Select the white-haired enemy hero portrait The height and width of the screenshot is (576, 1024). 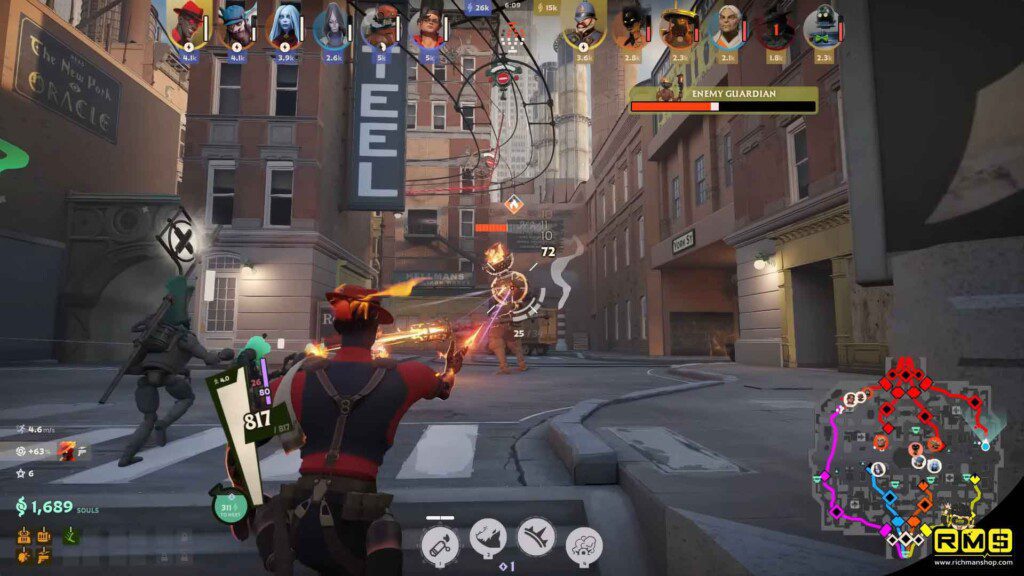[x=730, y=26]
